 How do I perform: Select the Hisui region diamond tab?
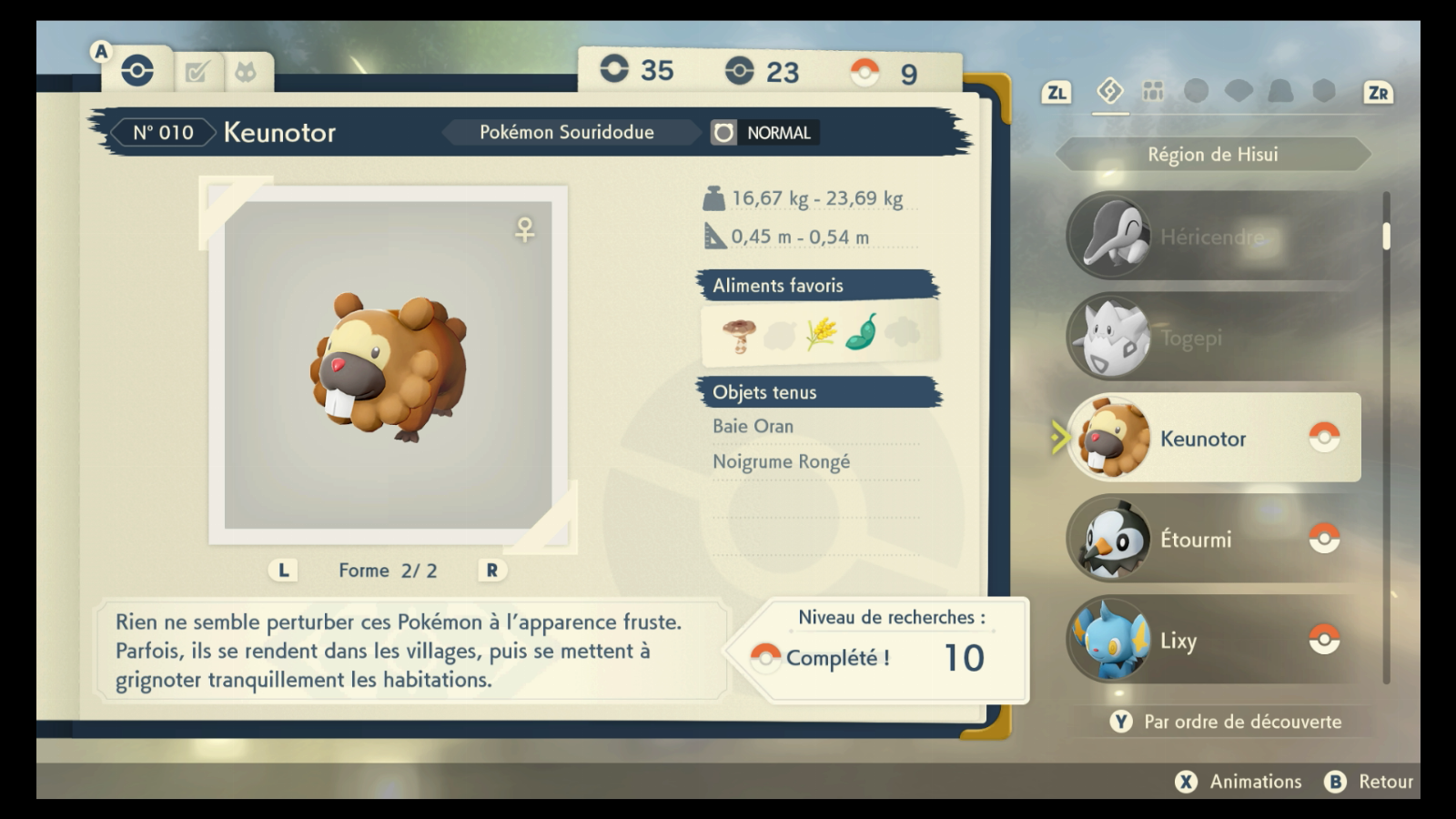point(1110,91)
